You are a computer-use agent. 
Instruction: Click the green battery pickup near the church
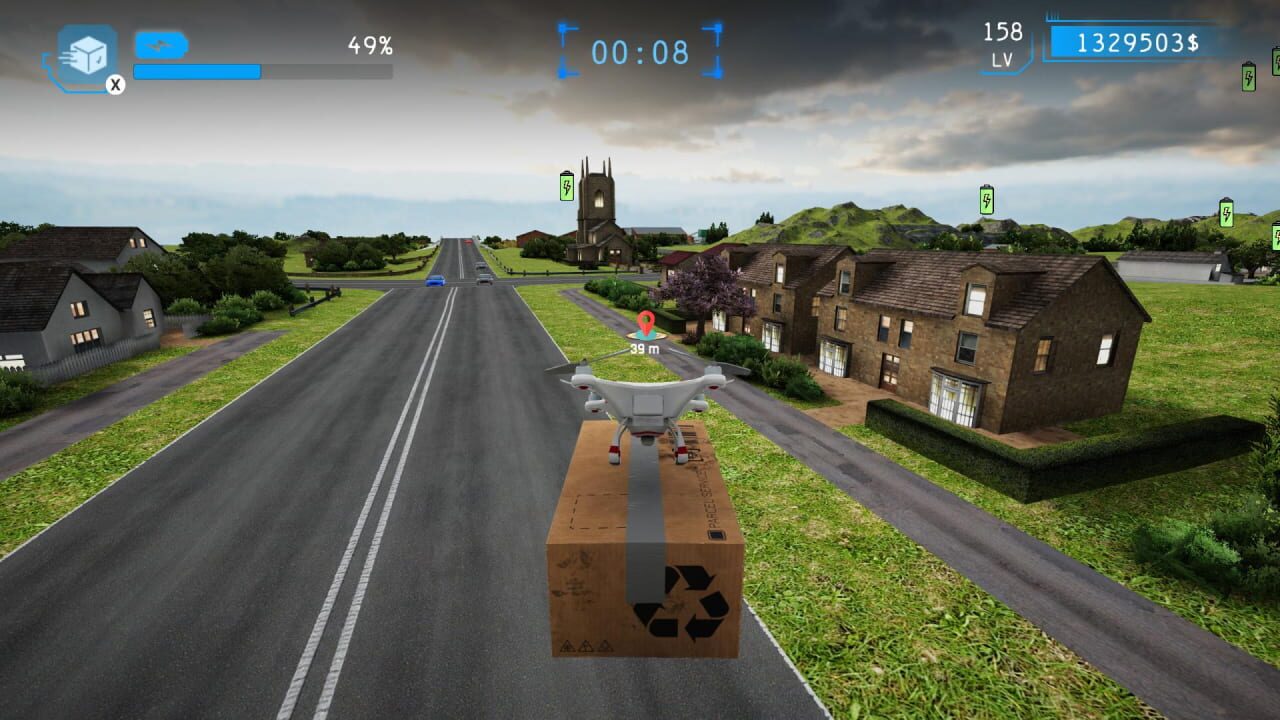[x=567, y=186]
